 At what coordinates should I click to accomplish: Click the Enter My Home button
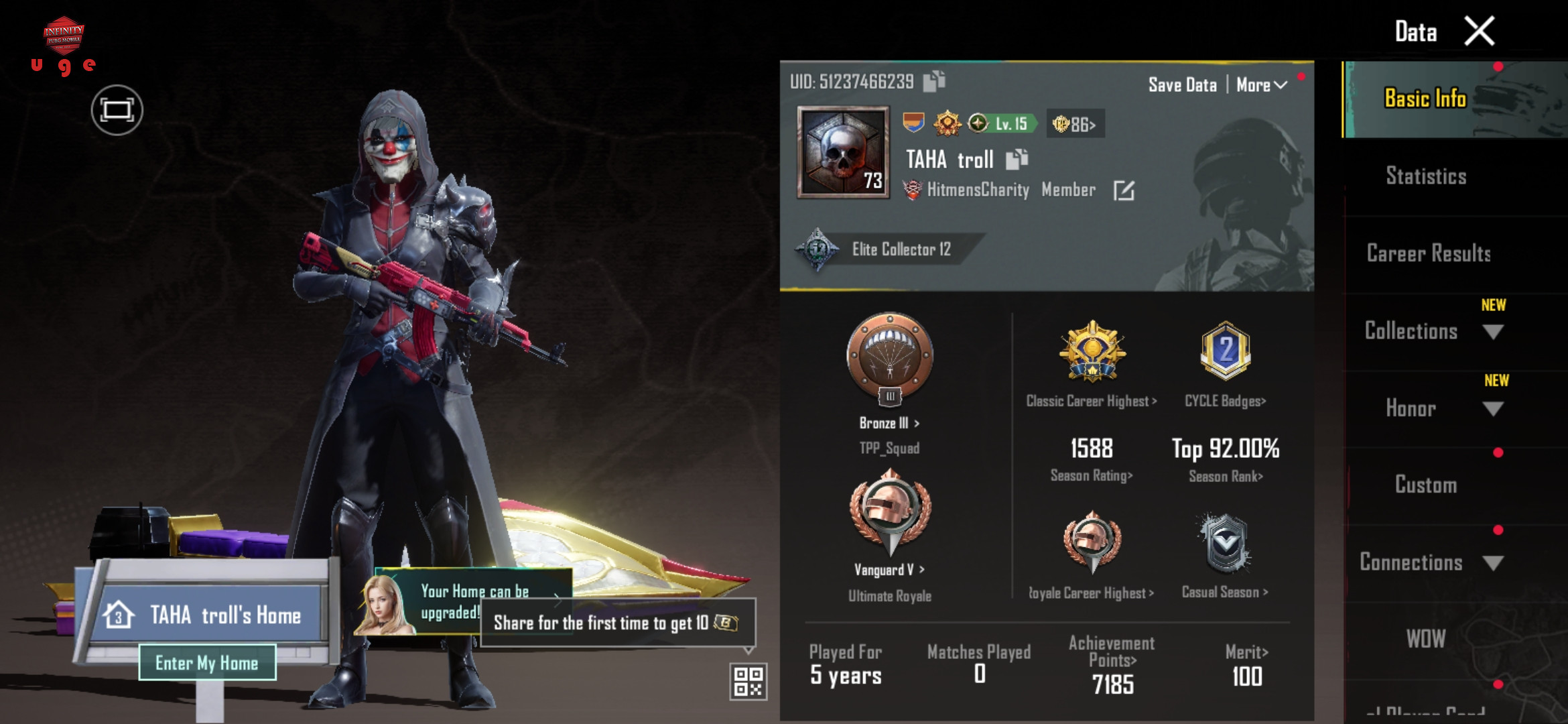[207, 662]
